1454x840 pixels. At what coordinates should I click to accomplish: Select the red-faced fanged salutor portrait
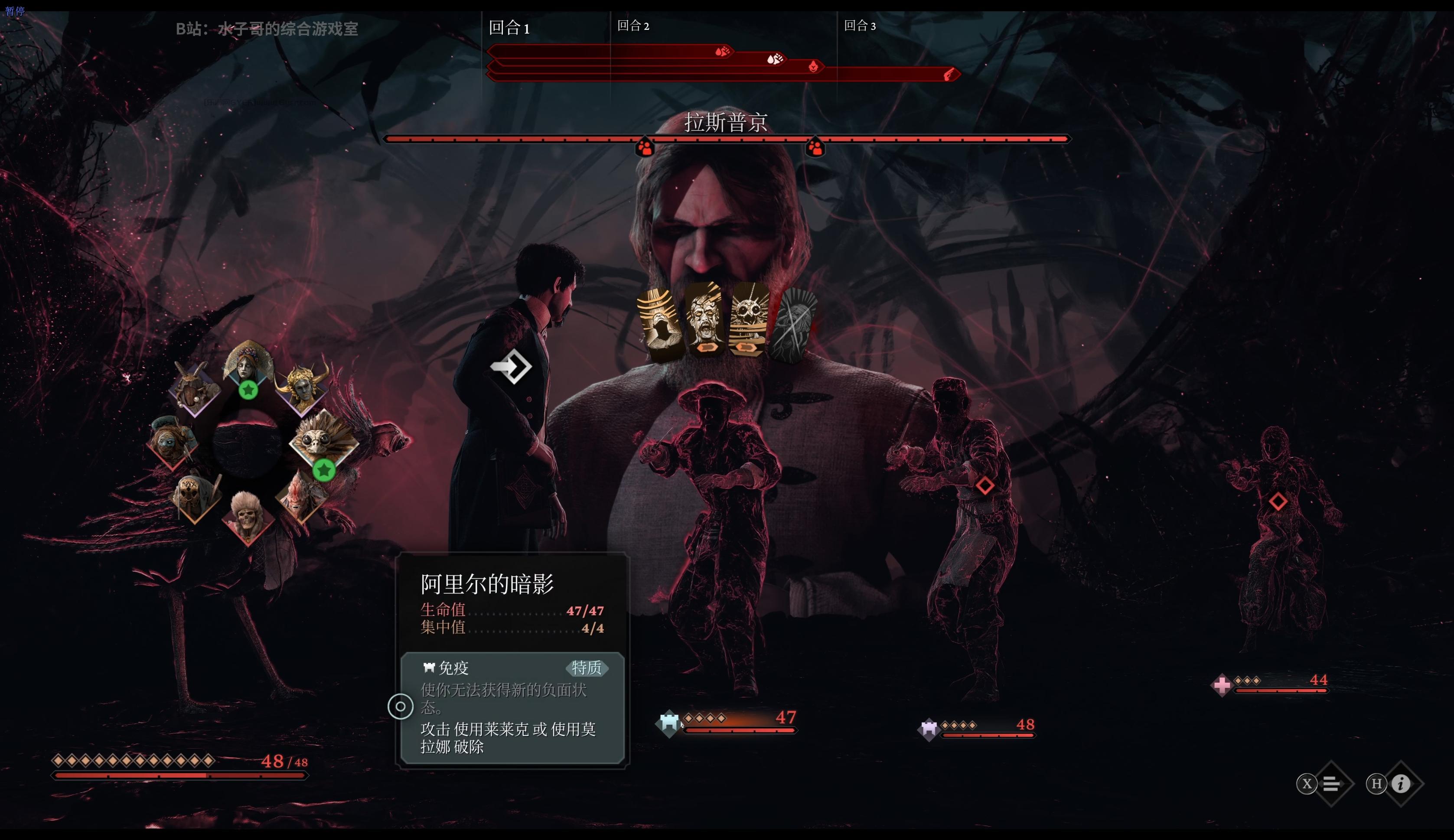click(x=301, y=495)
